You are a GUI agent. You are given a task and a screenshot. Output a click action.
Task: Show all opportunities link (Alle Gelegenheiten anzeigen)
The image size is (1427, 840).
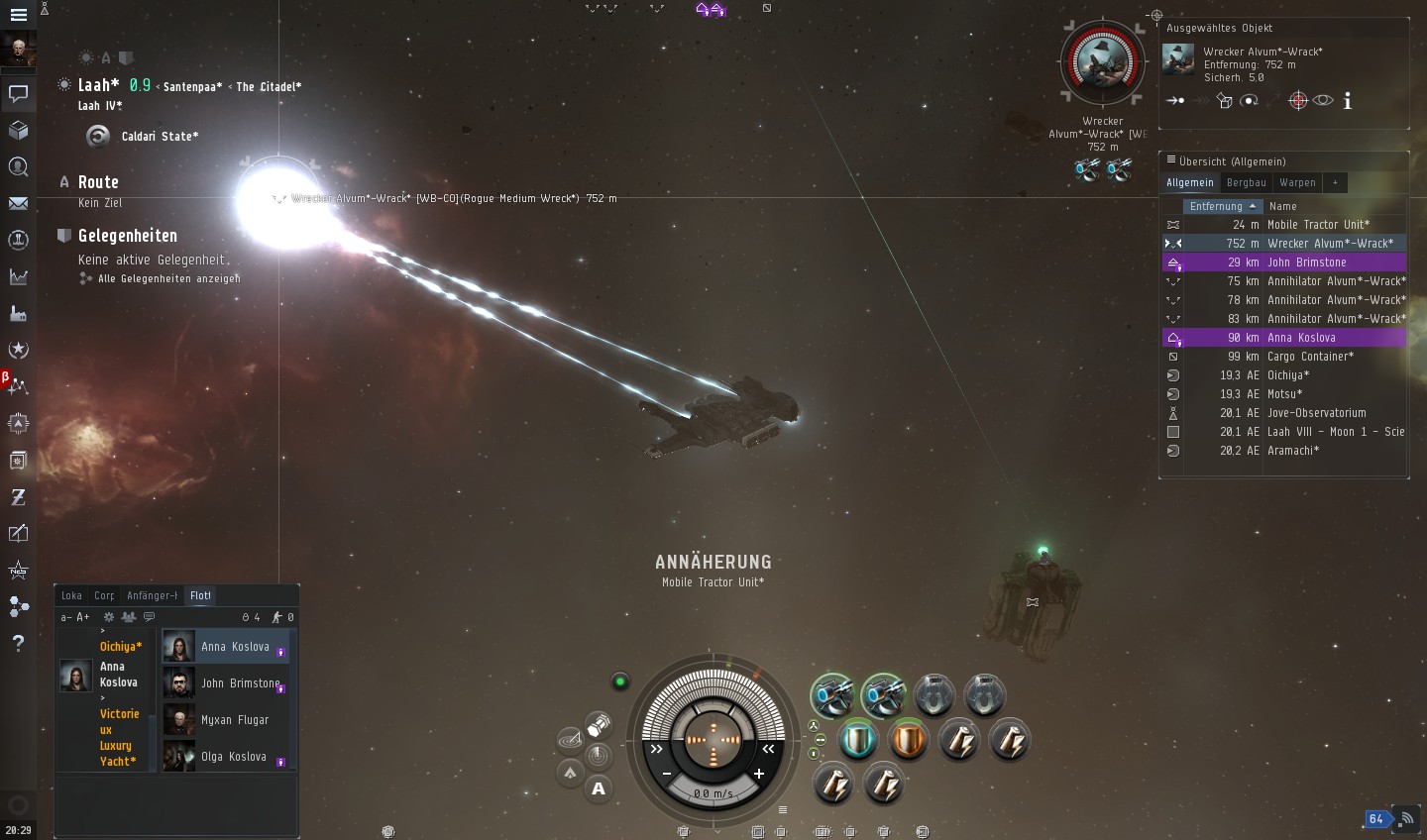coord(168,279)
